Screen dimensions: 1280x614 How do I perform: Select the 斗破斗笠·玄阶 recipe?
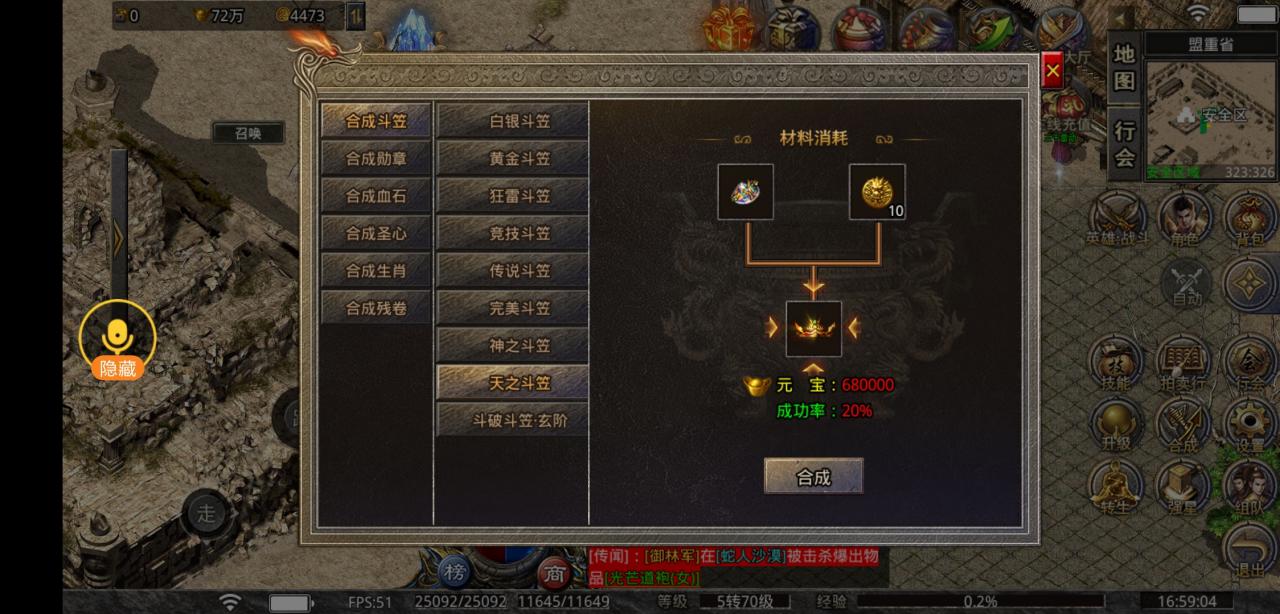[512, 421]
